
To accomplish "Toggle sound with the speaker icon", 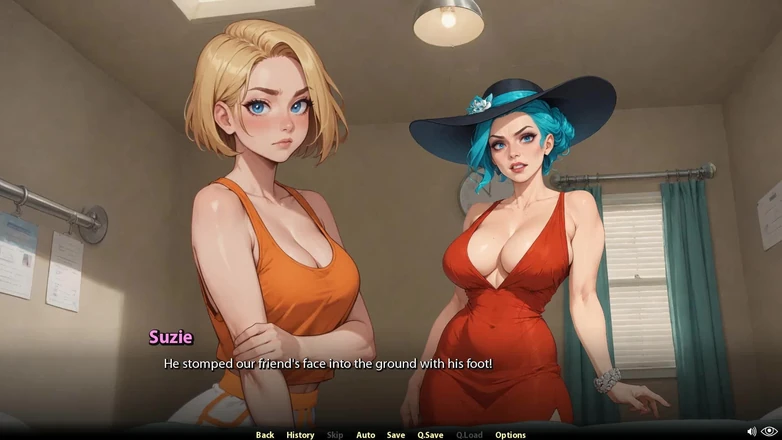I will (x=752, y=432).
